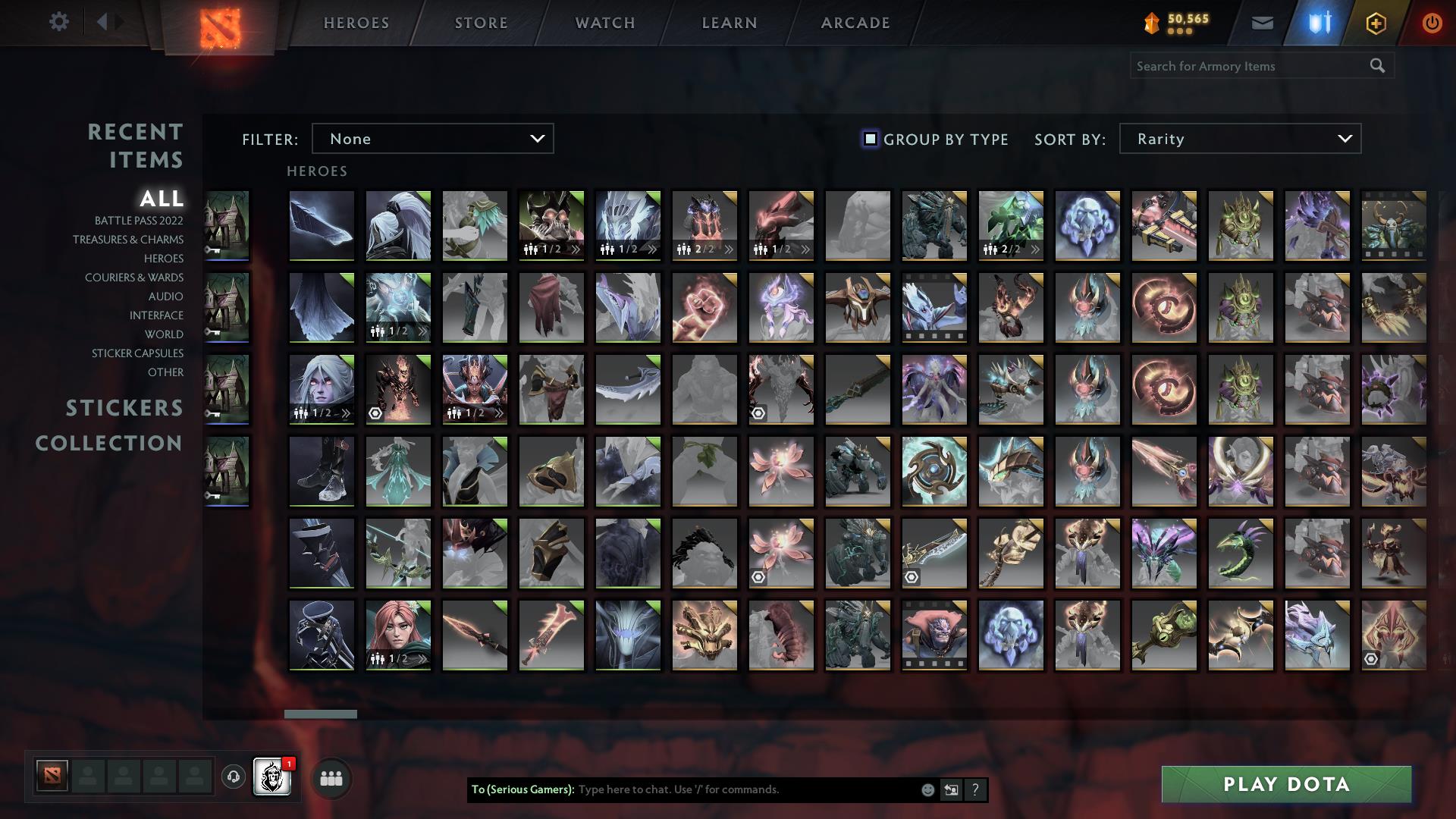Click the magnifying glass search icon
1456x819 pixels.
tap(1378, 66)
